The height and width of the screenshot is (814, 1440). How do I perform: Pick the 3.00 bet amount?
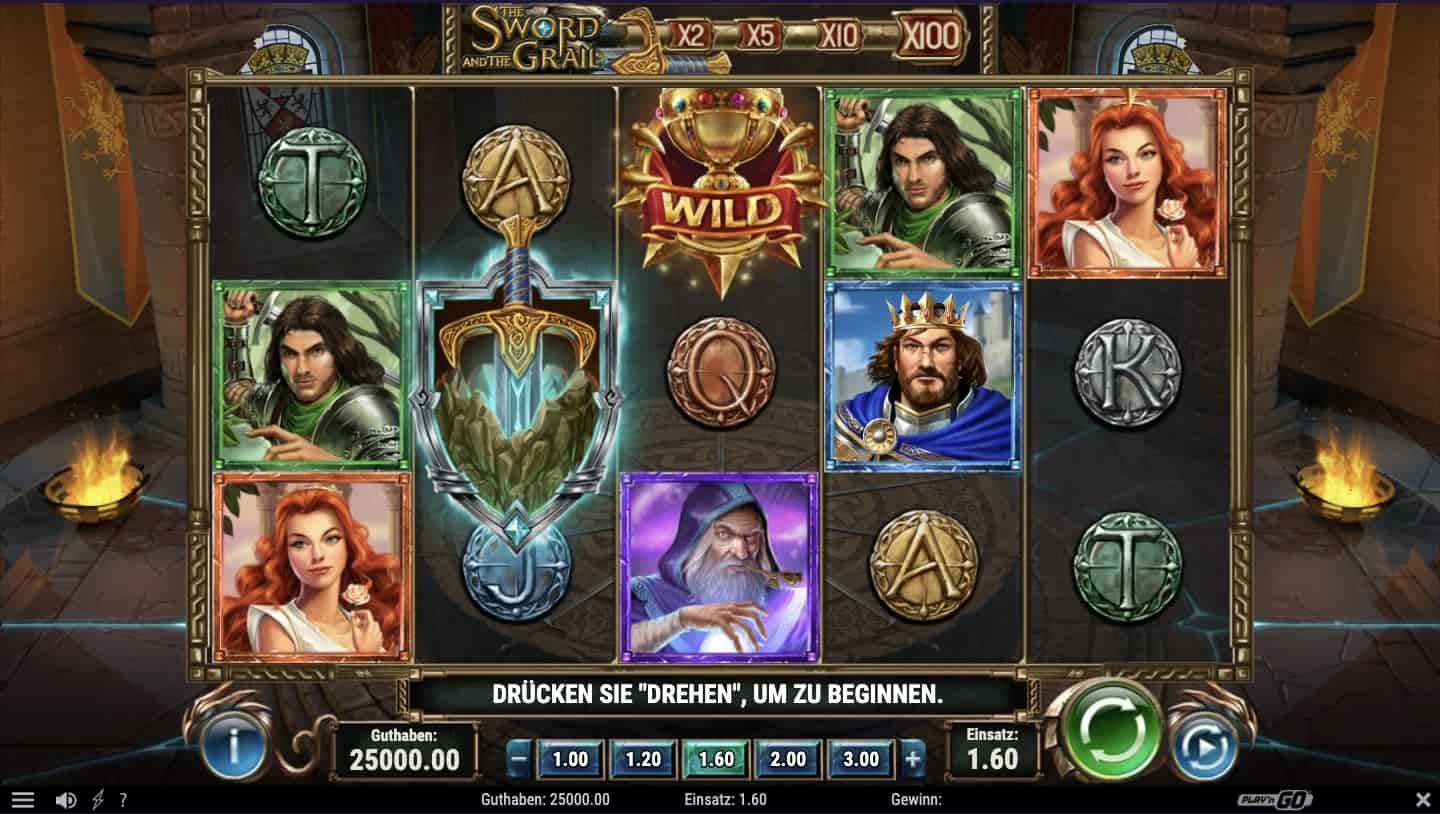[861, 759]
